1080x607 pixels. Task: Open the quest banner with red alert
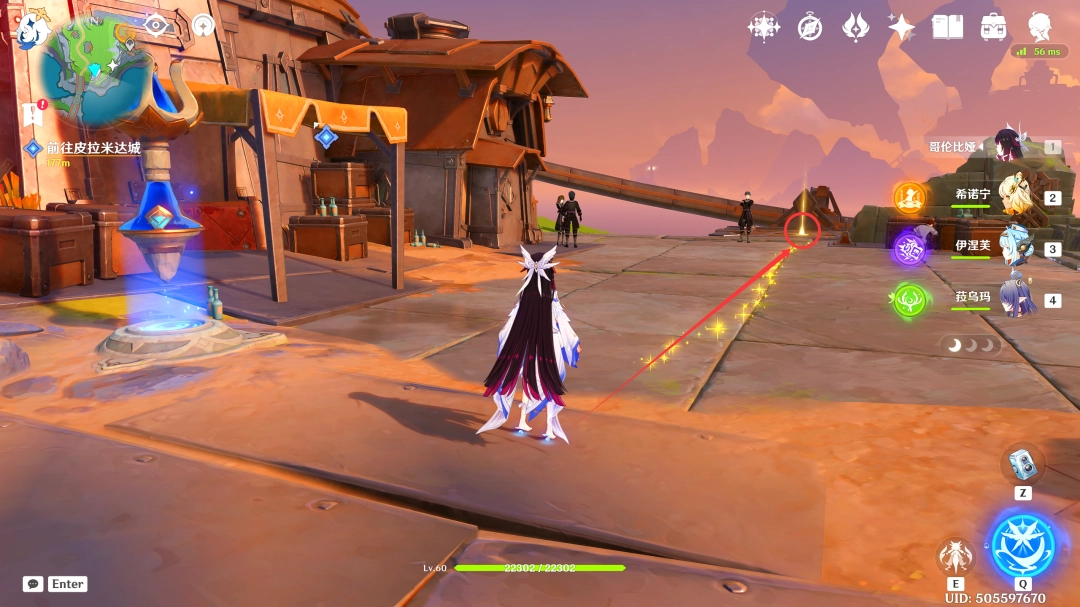(33, 112)
